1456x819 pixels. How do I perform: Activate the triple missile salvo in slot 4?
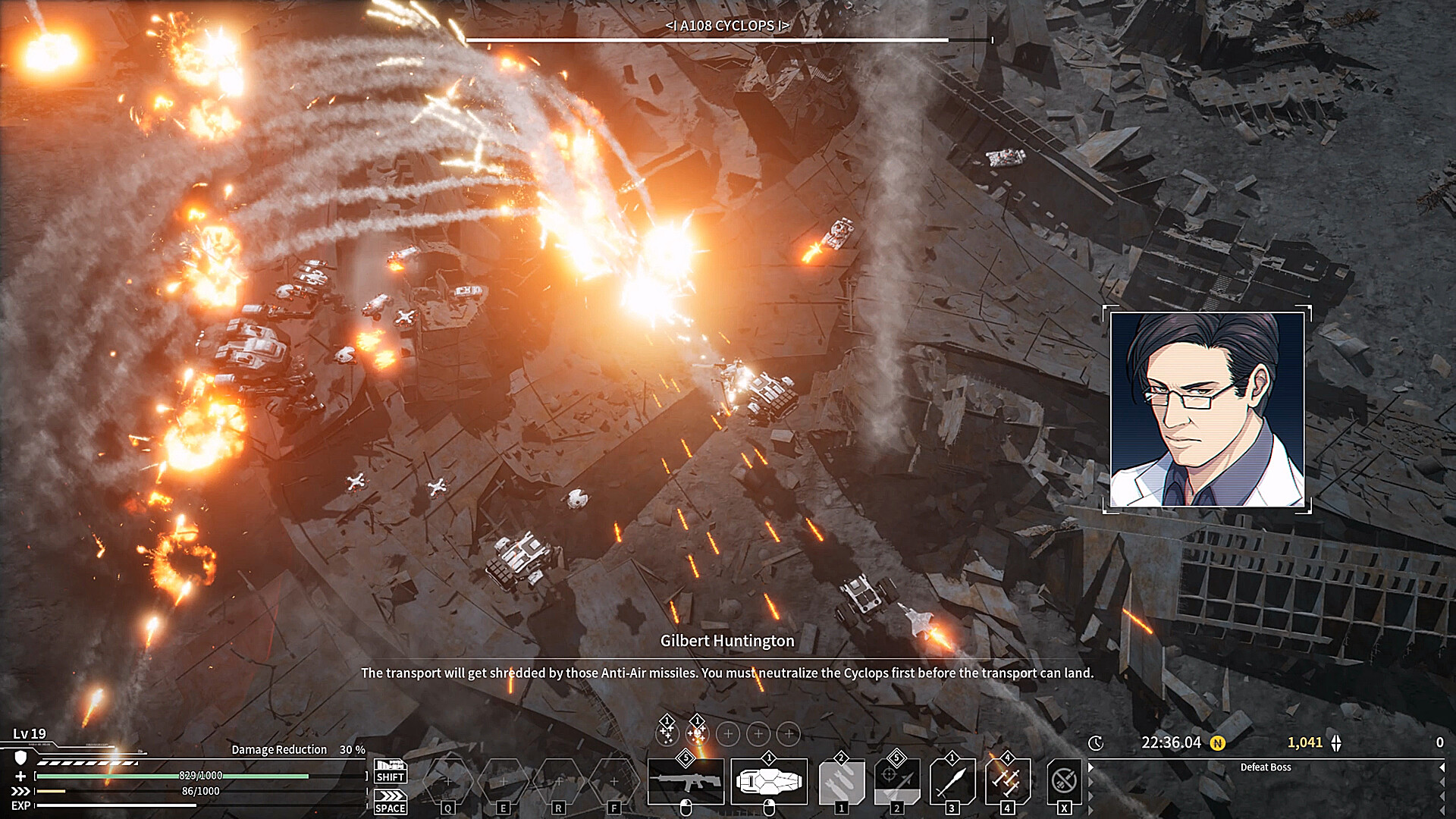pyautogui.click(x=1007, y=781)
